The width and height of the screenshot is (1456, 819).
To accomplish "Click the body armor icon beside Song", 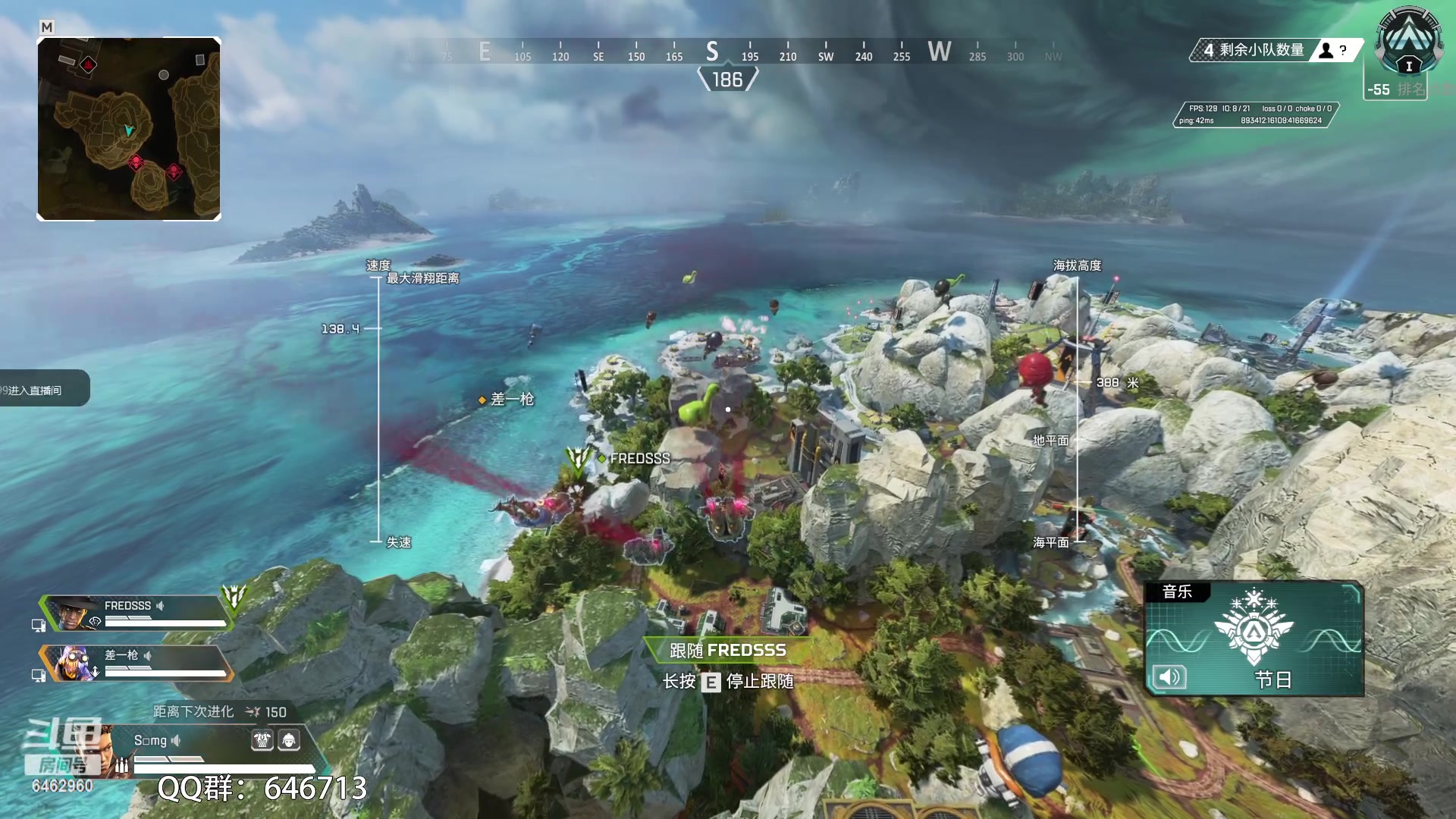I will [x=262, y=740].
